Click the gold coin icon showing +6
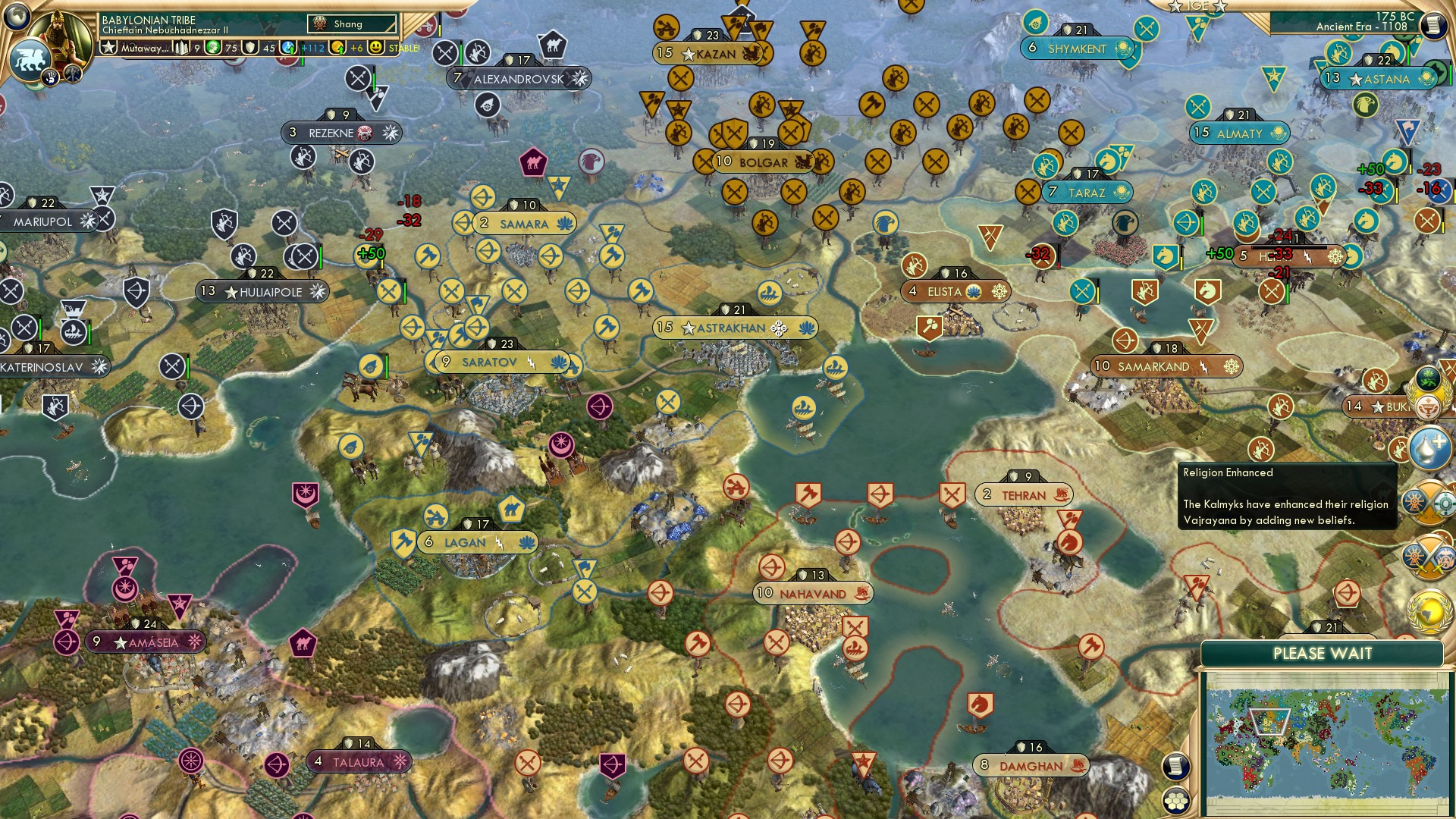The height and width of the screenshot is (819, 1456). click(x=337, y=47)
